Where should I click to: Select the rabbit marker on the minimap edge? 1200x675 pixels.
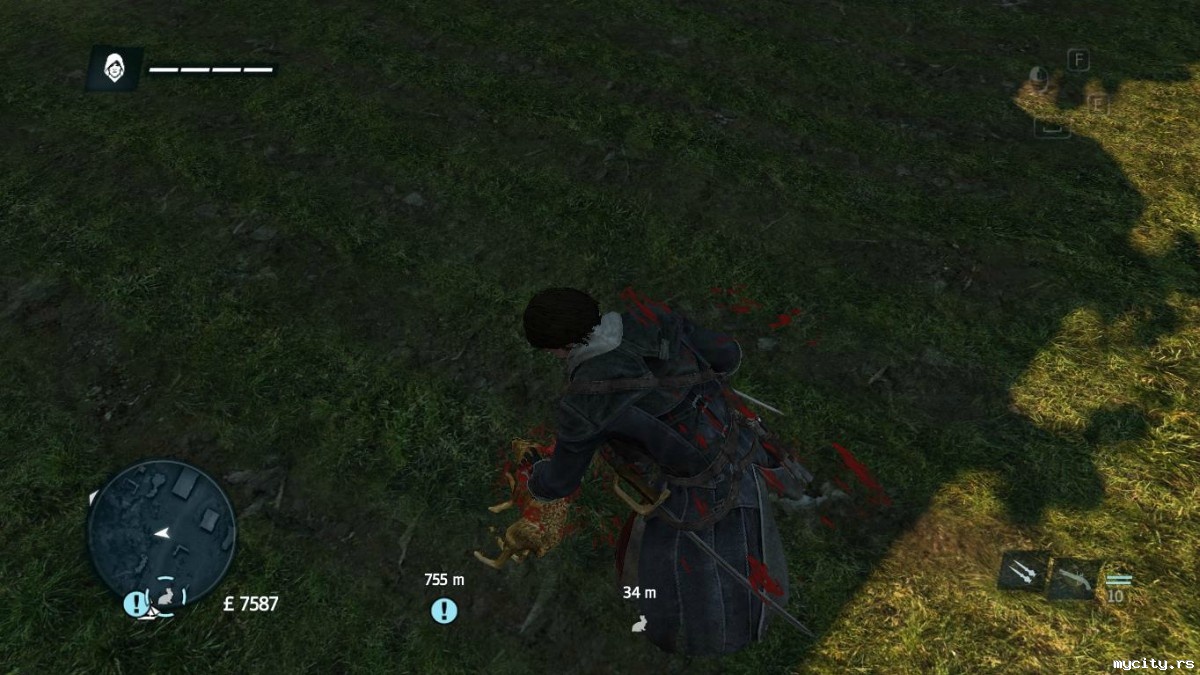pos(166,597)
